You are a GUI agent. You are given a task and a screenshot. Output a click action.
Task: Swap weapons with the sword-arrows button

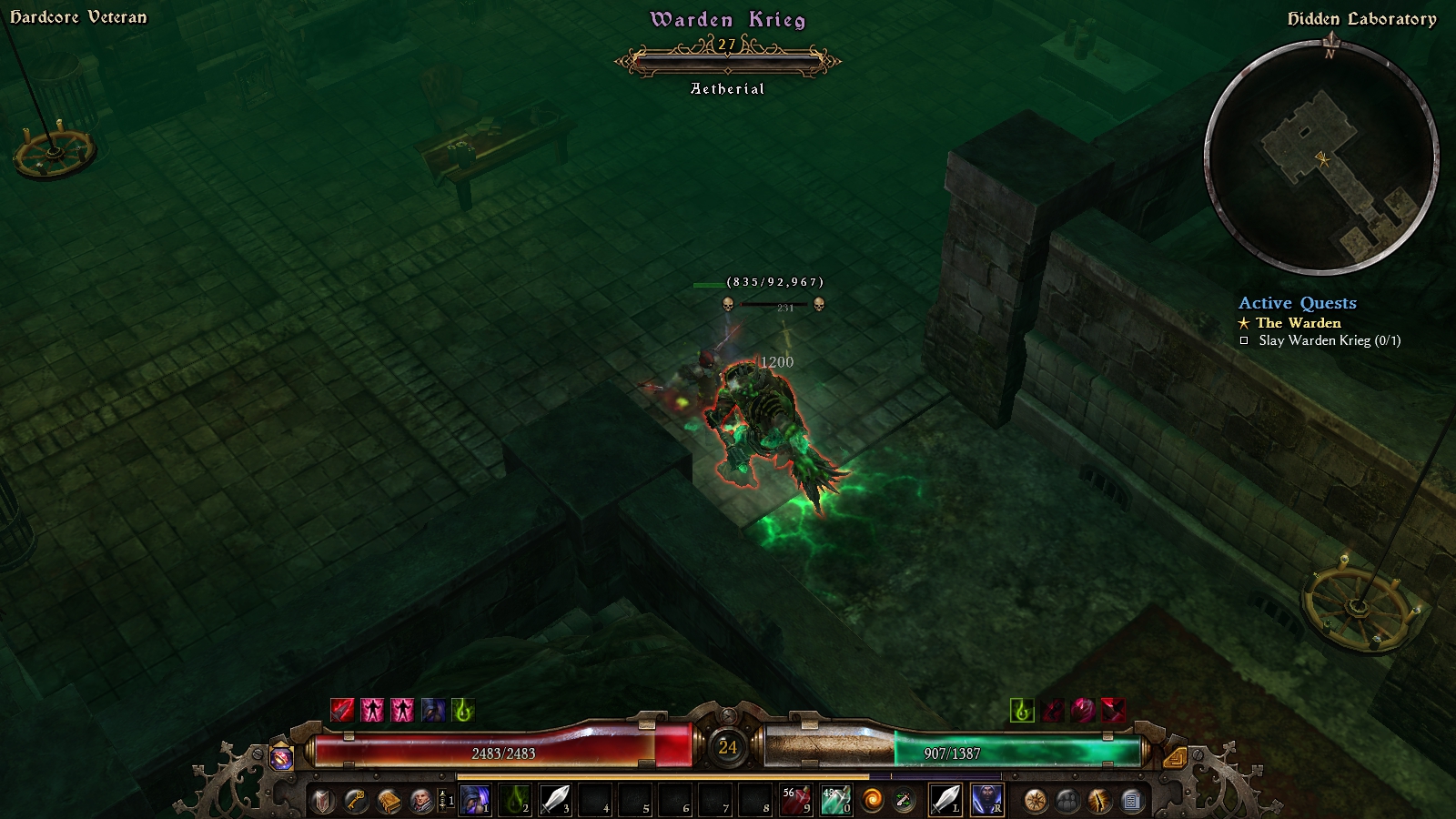click(904, 801)
